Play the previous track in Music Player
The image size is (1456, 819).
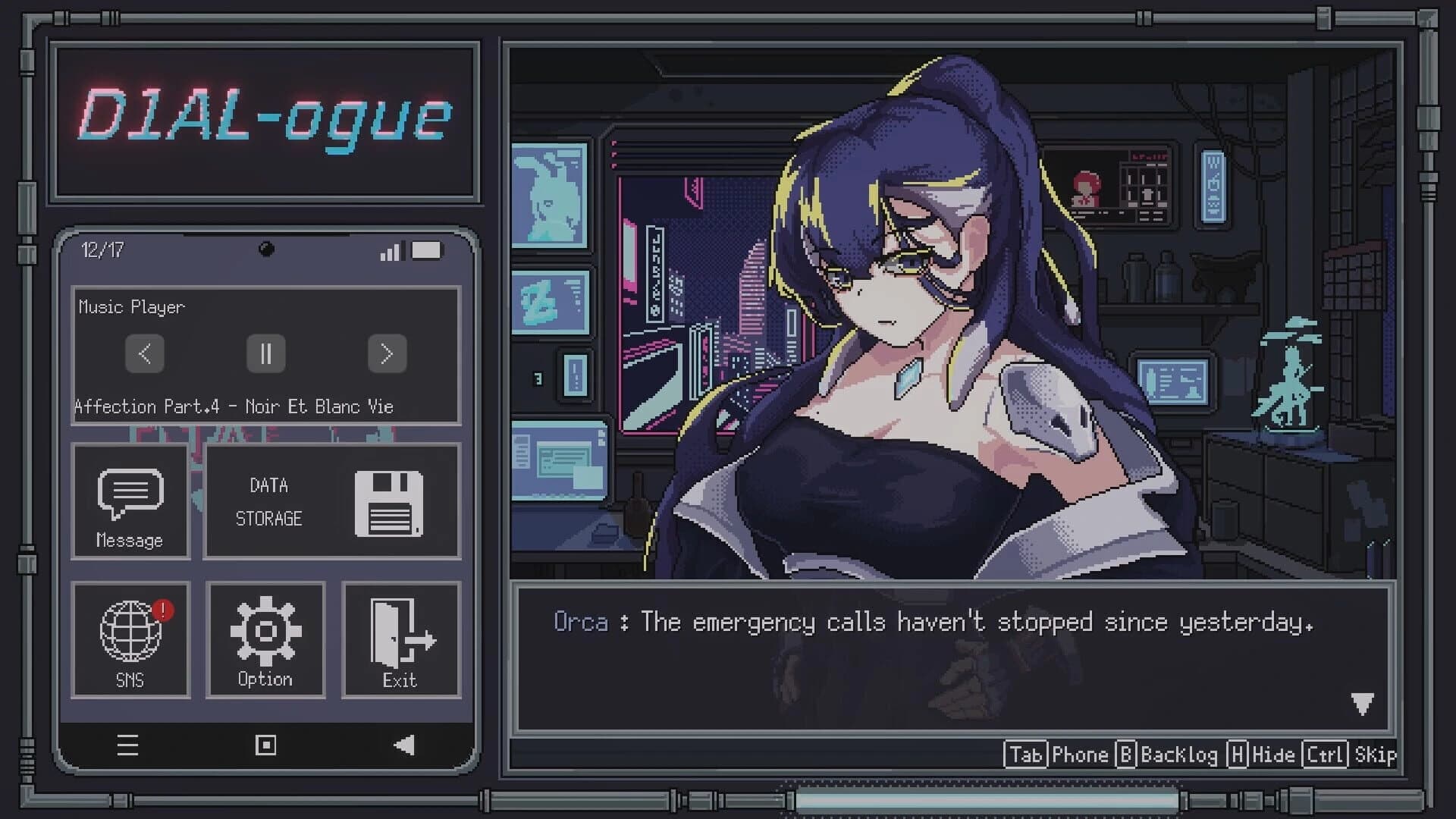144,353
